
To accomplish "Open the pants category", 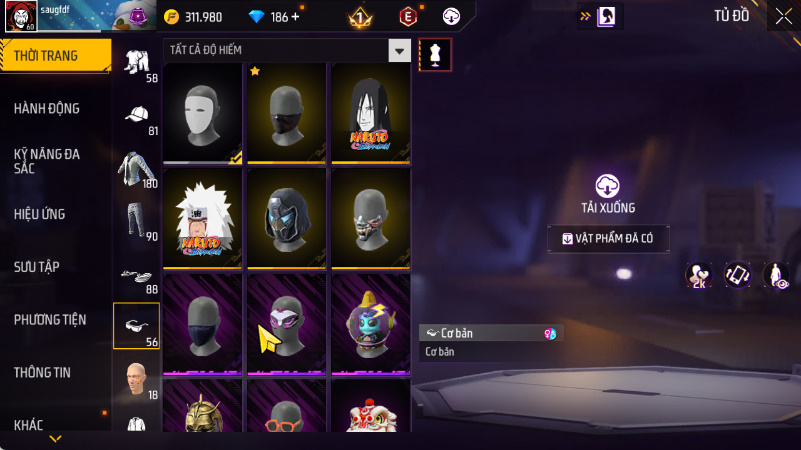I will (136, 221).
